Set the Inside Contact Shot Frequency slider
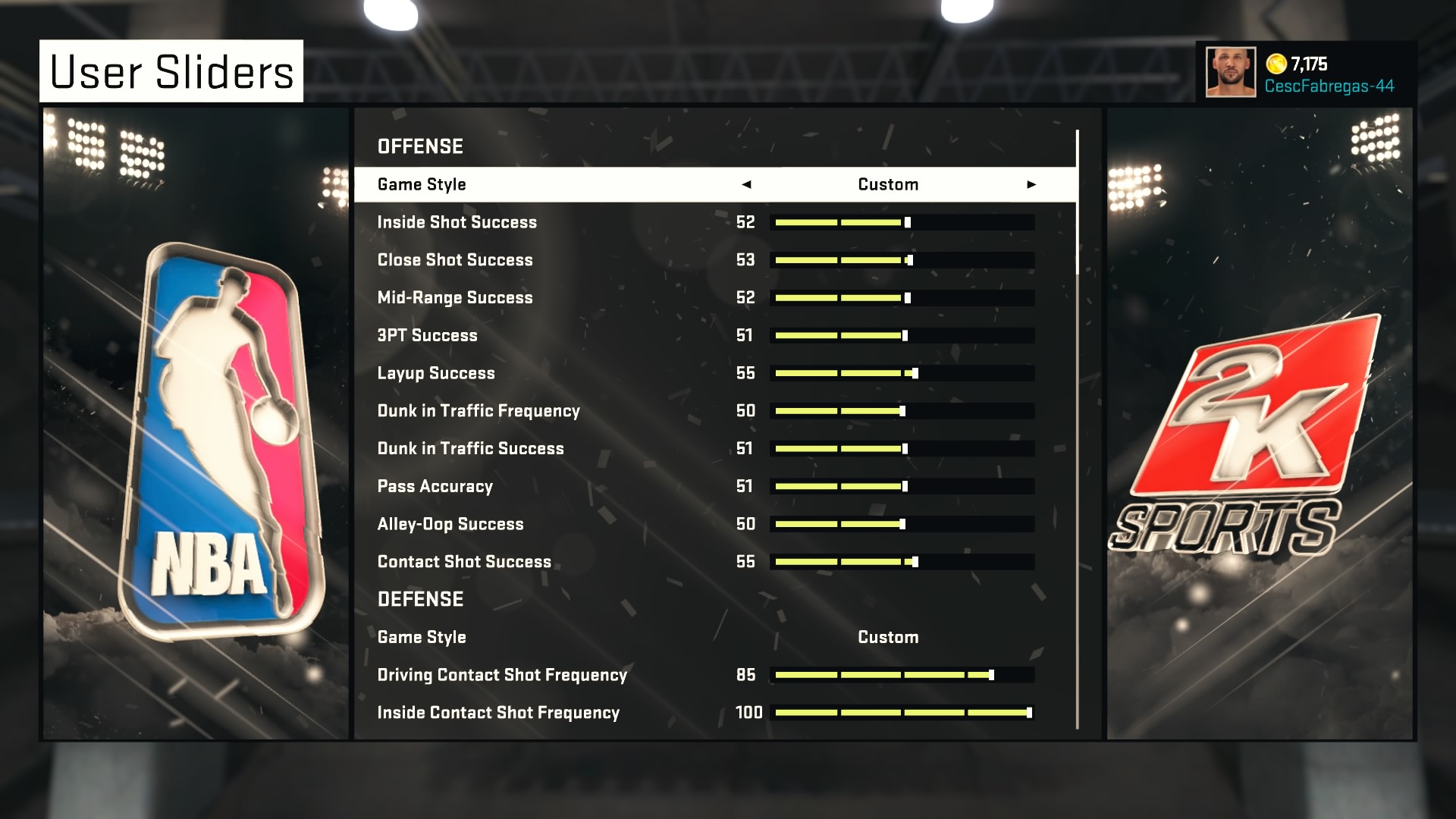This screenshot has width=1456, height=819. [x=902, y=713]
